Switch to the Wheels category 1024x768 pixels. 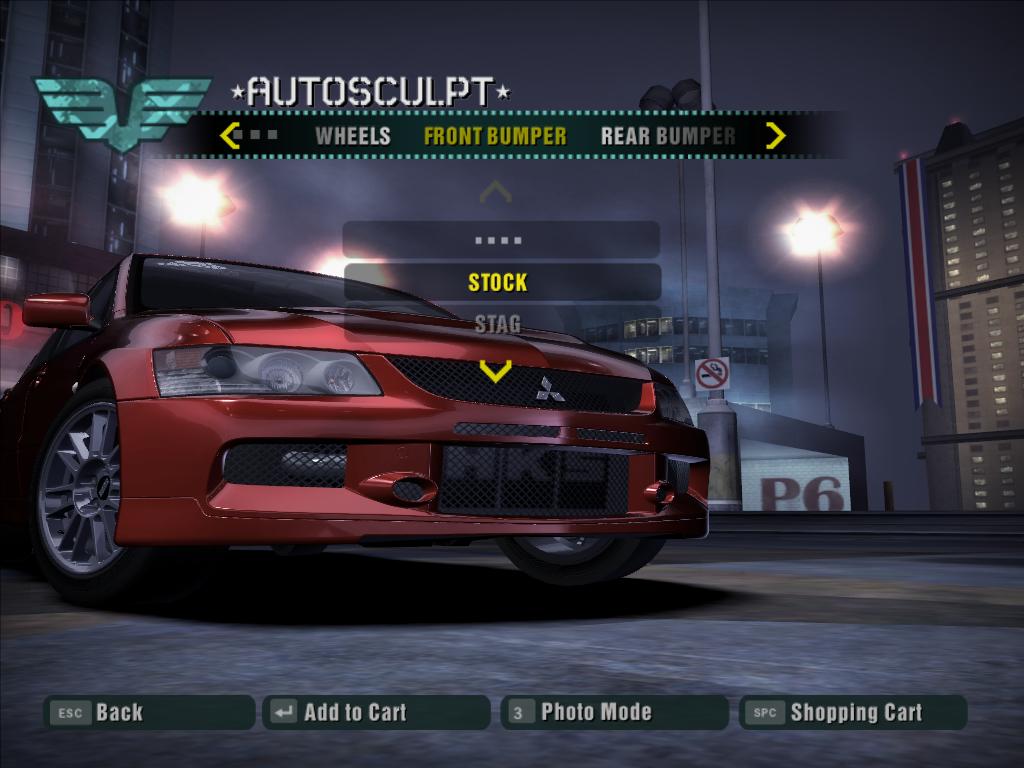point(352,136)
